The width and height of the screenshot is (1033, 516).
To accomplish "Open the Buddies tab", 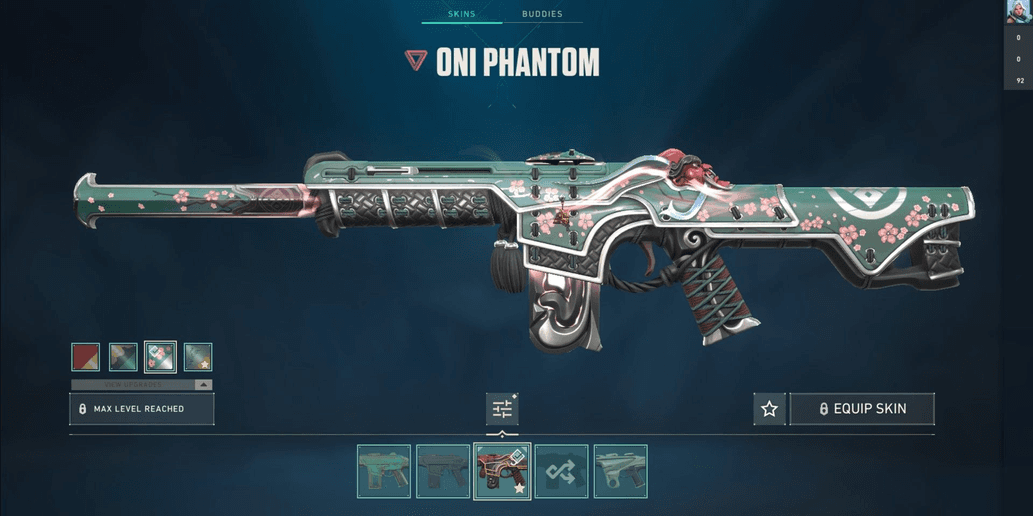I will 542,14.
